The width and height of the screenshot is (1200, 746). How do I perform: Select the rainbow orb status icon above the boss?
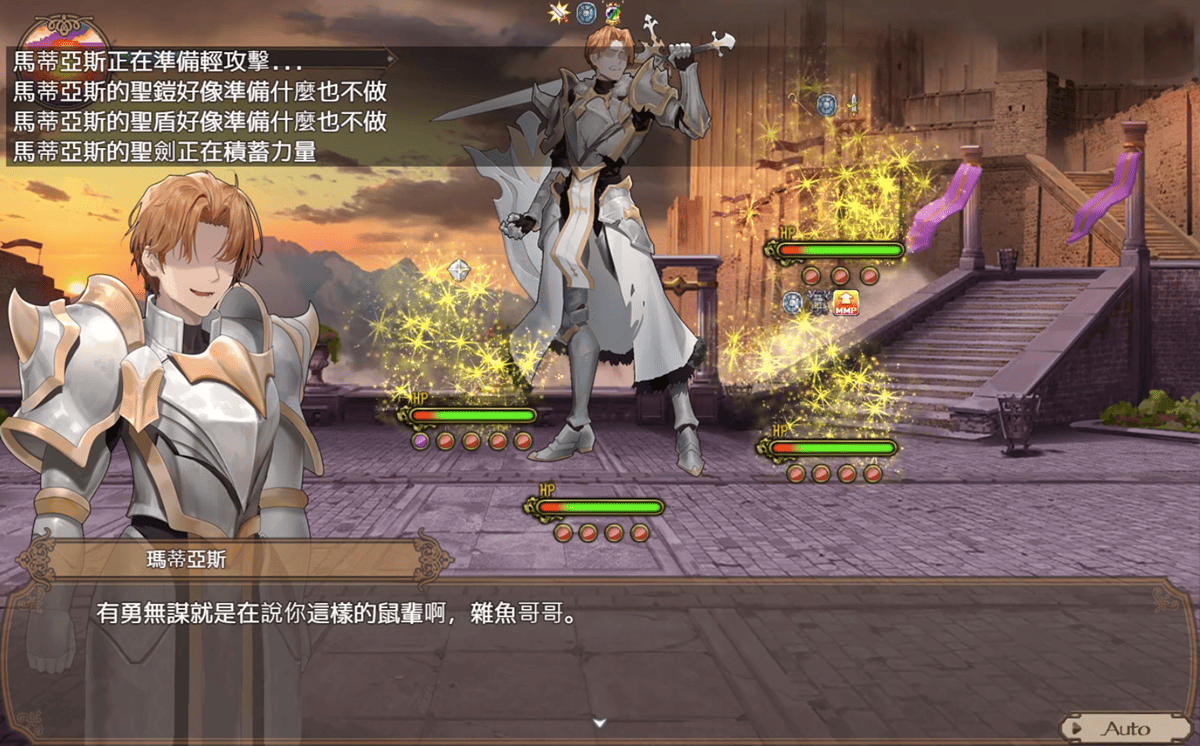click(613, 13)
